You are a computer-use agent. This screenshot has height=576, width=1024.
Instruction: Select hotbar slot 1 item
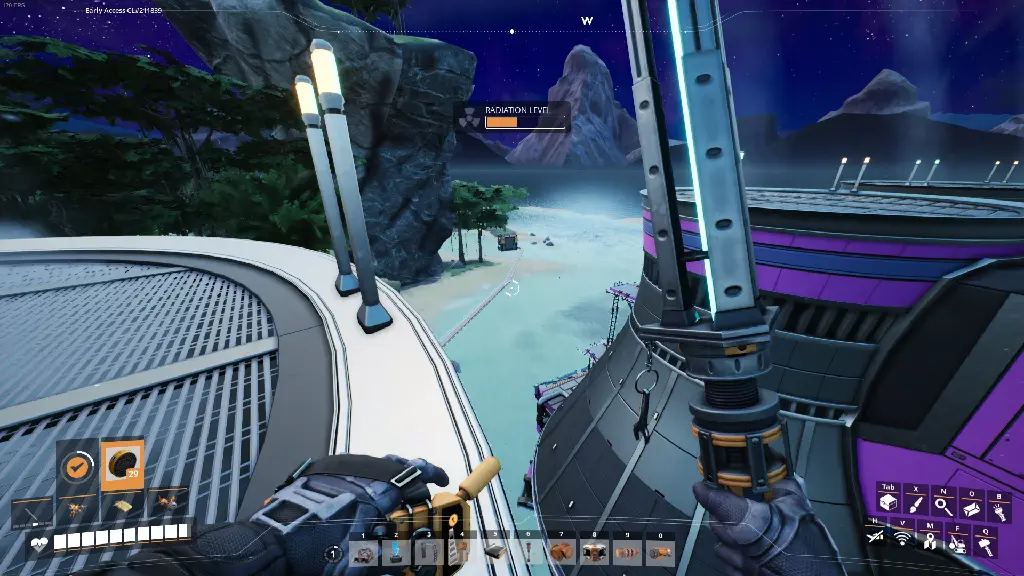pos(365,552)
